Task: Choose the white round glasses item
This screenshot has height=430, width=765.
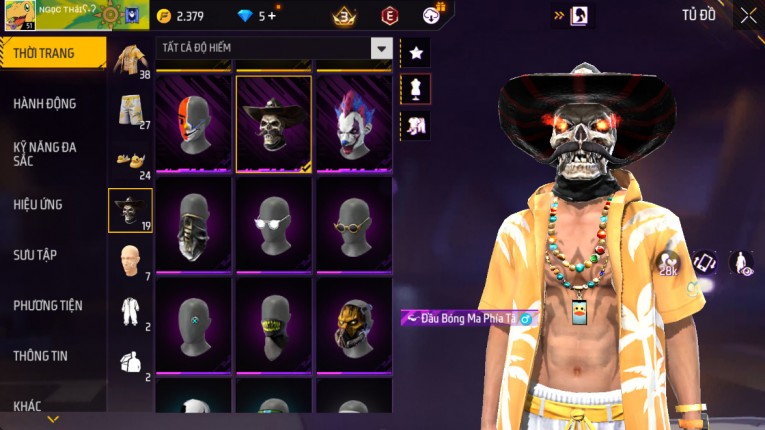Action: [x=274, y=222]
